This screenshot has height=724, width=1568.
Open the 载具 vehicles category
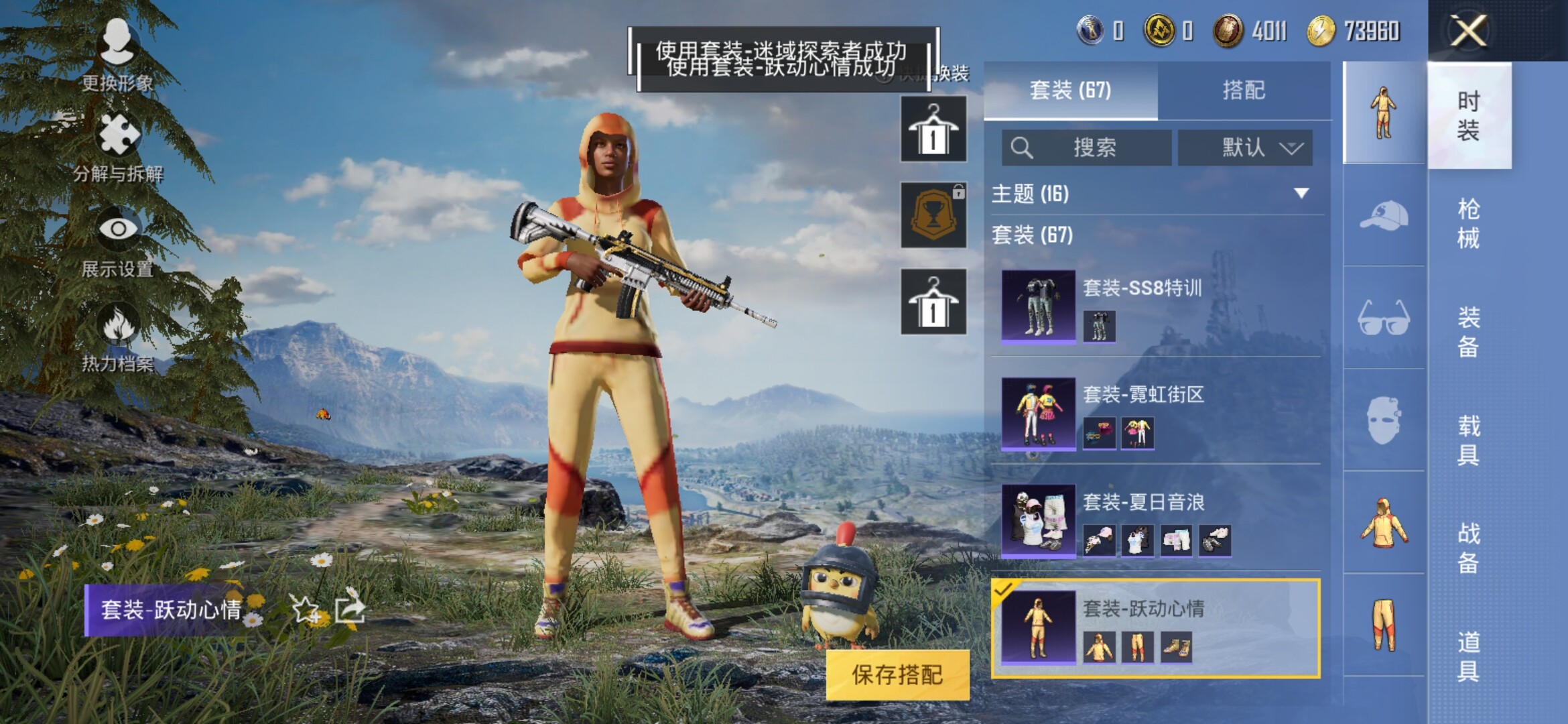click(1468, 440)
